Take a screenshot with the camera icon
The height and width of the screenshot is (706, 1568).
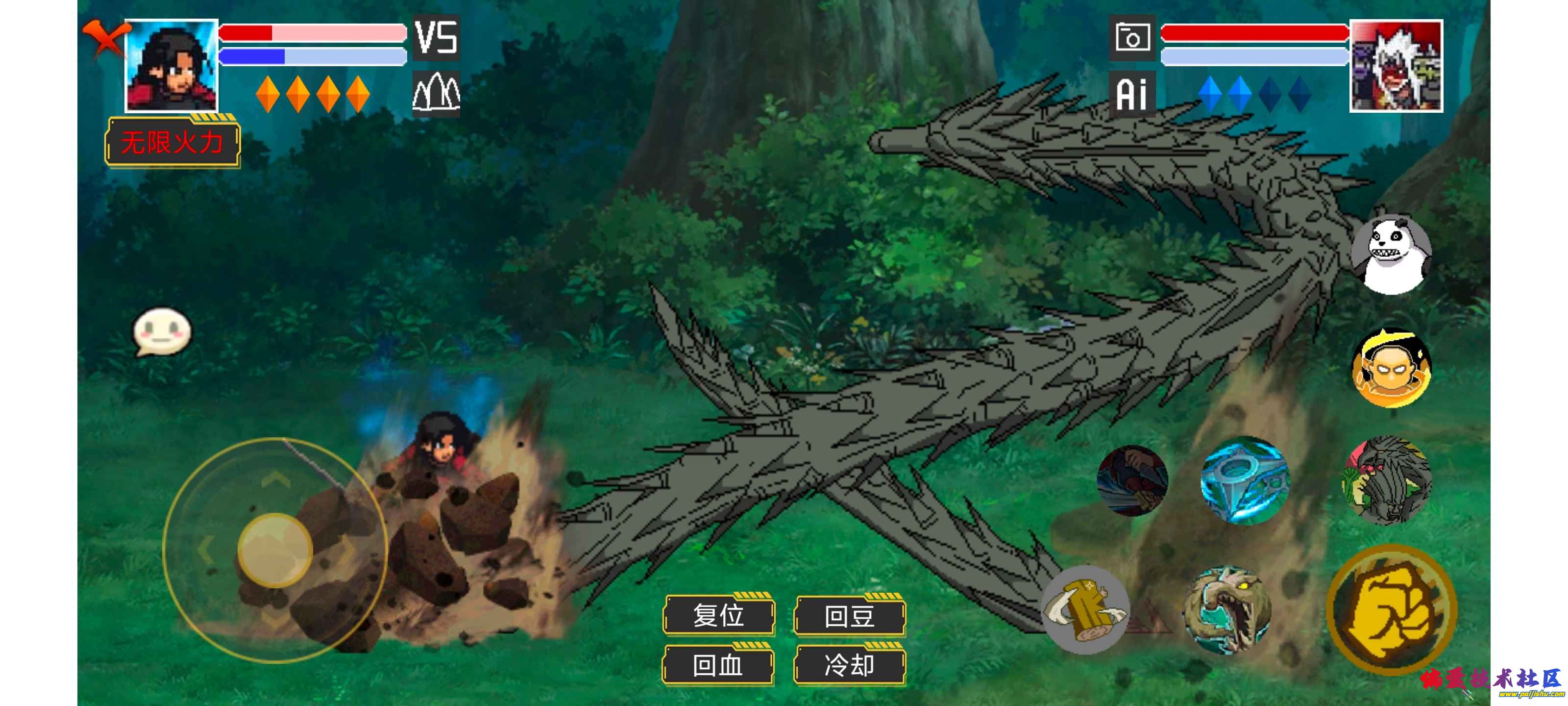[x=1131, y=38]
